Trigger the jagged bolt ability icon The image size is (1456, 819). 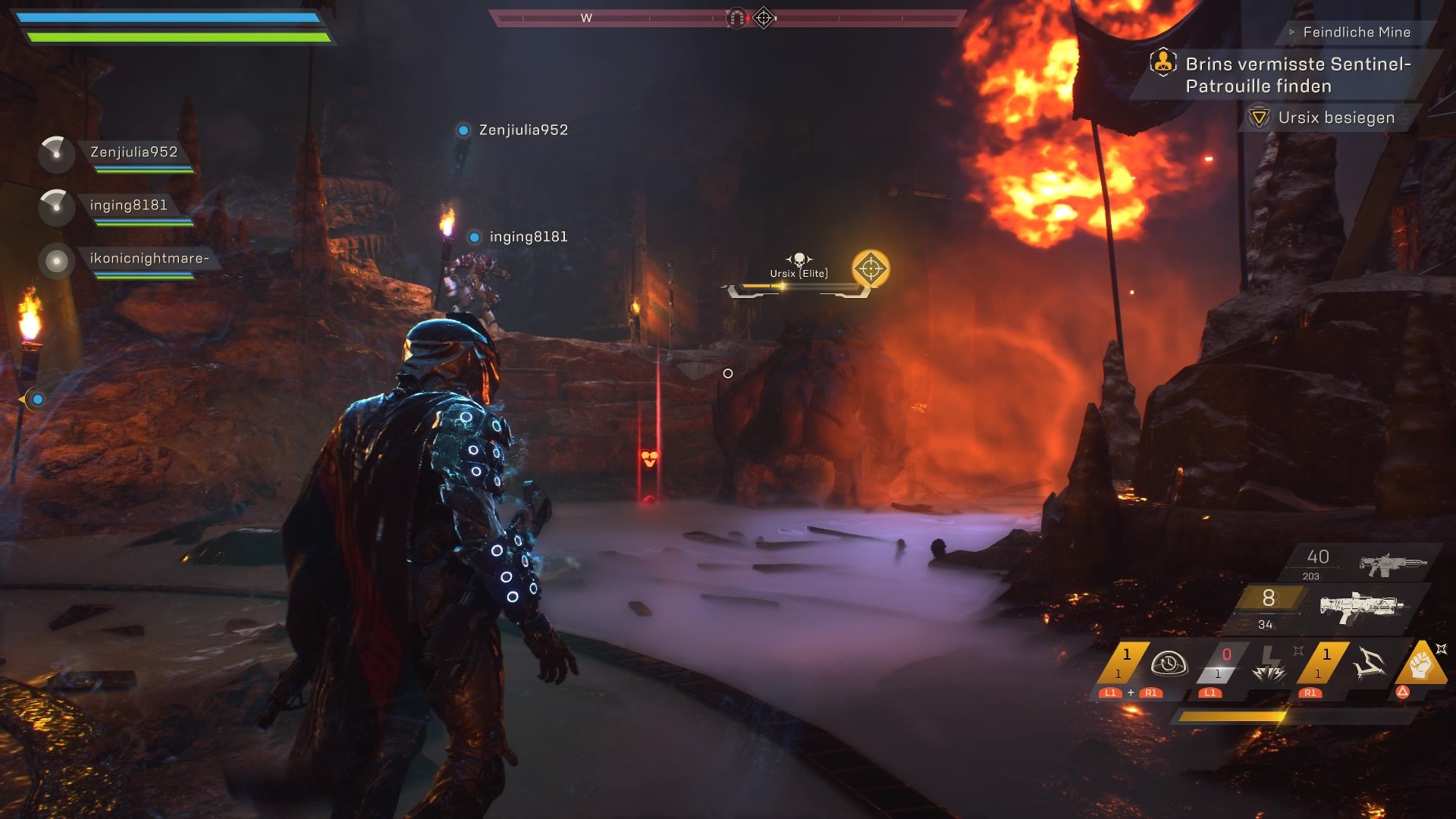point(1370,664)
